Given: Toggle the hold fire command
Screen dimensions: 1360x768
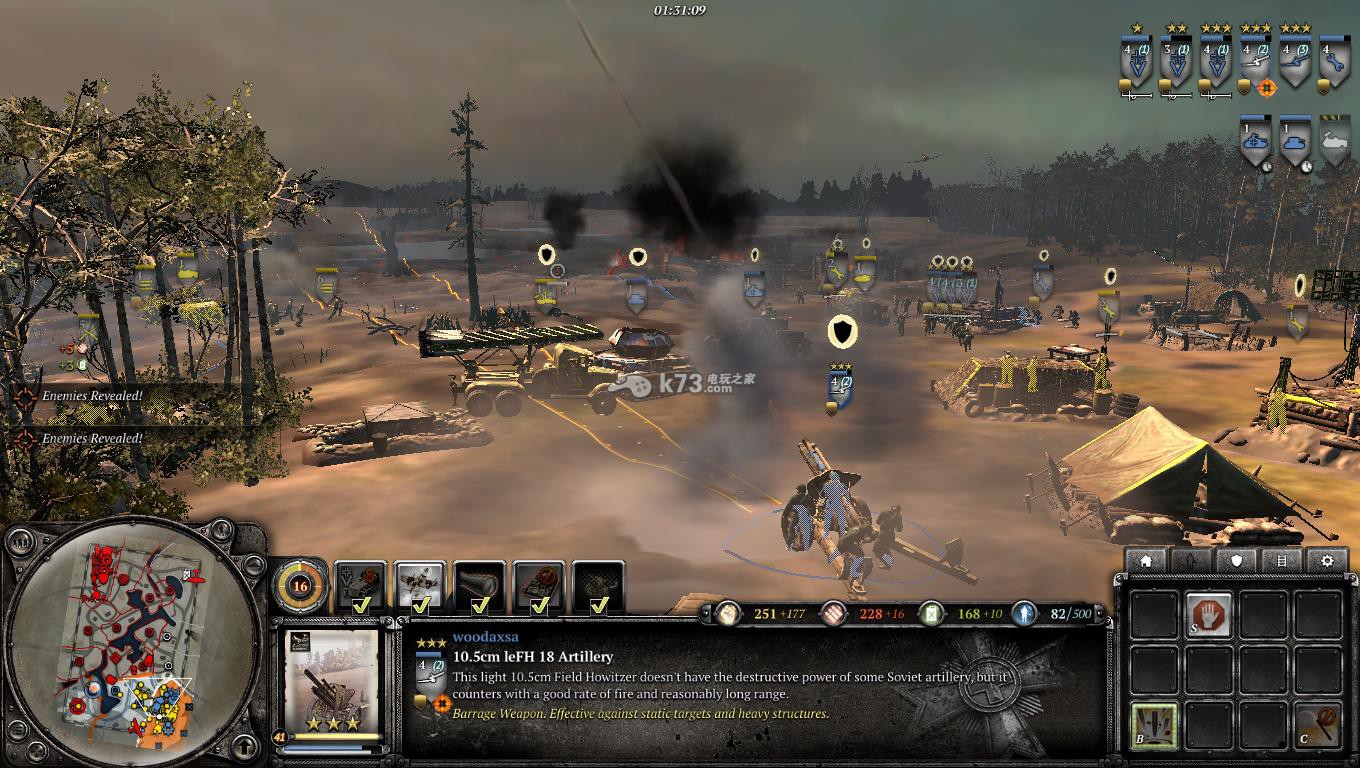Looking at the screenshot, I should 1317,724.
